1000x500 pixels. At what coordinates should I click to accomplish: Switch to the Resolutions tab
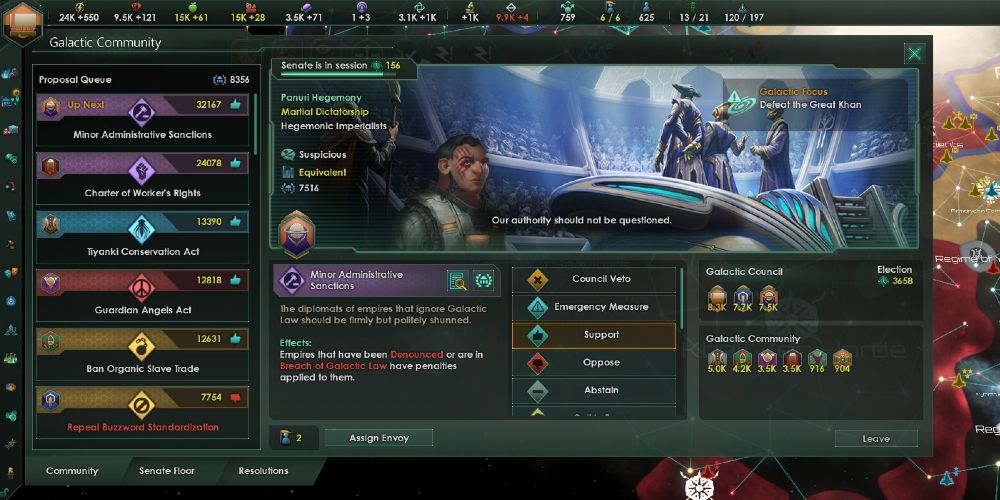[x=263, y=471]
